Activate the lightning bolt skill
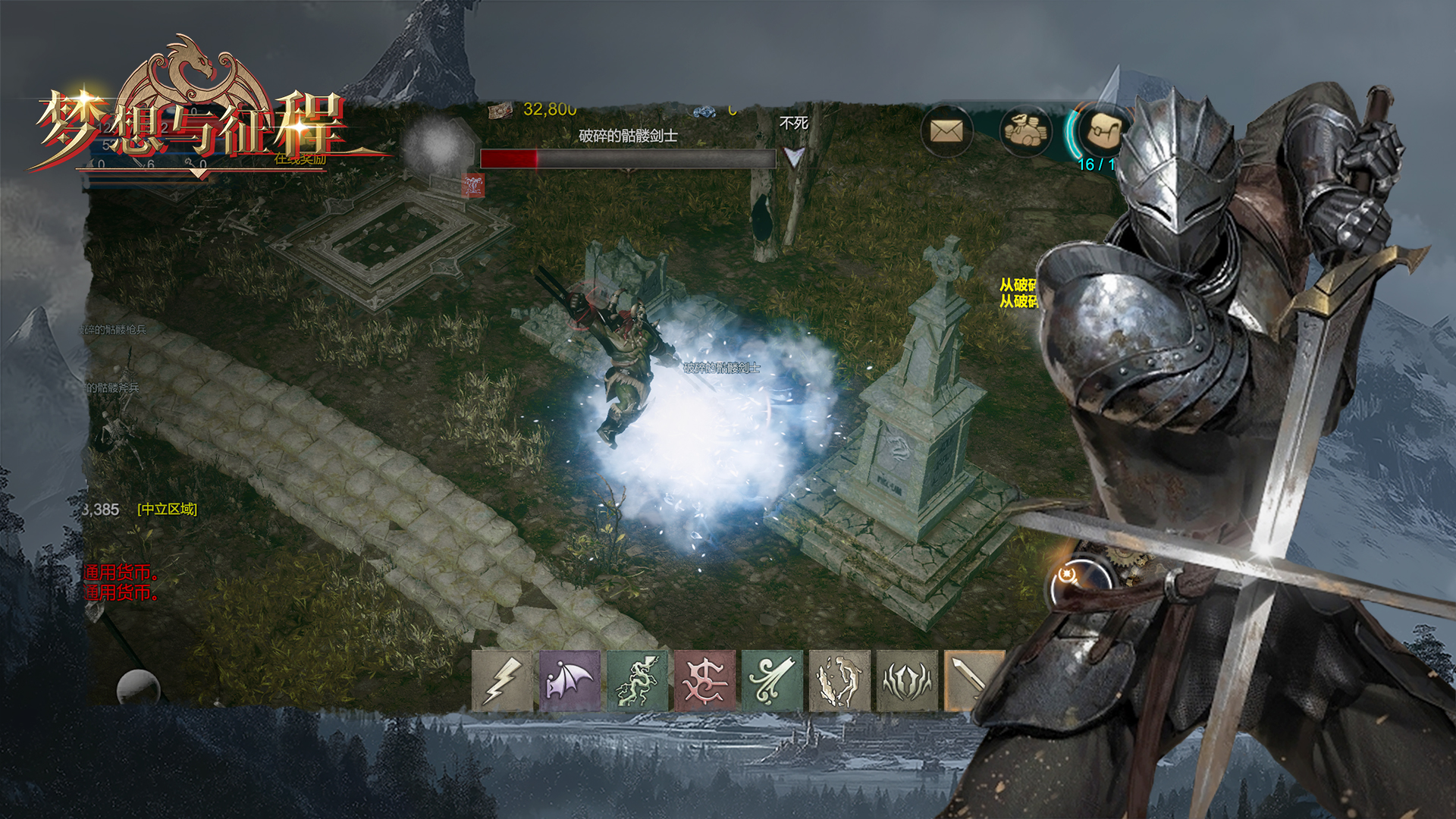The width and height of the screenshot is (1456, 819). click(502, 680)
